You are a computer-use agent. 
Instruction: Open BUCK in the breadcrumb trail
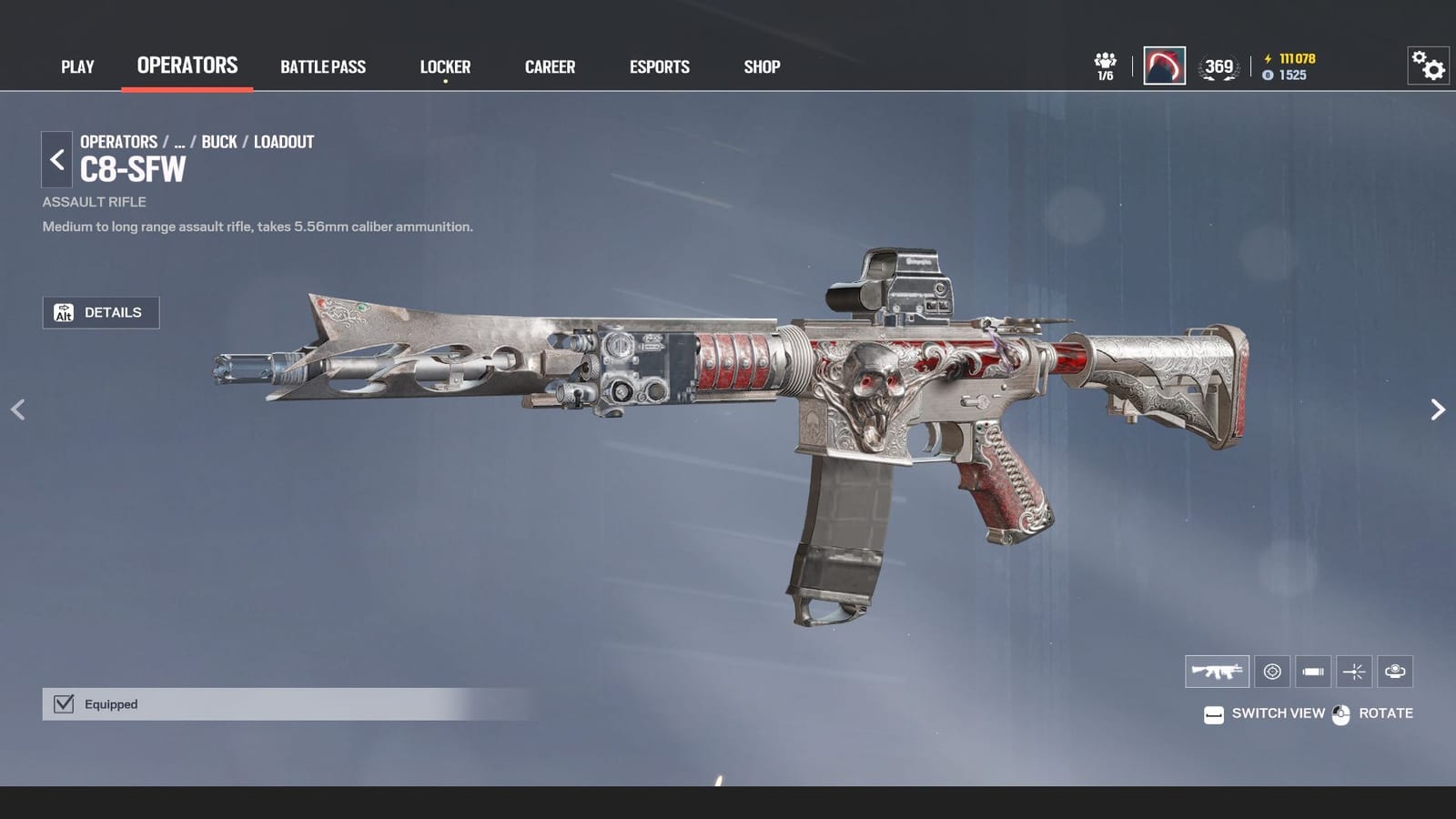218,142
